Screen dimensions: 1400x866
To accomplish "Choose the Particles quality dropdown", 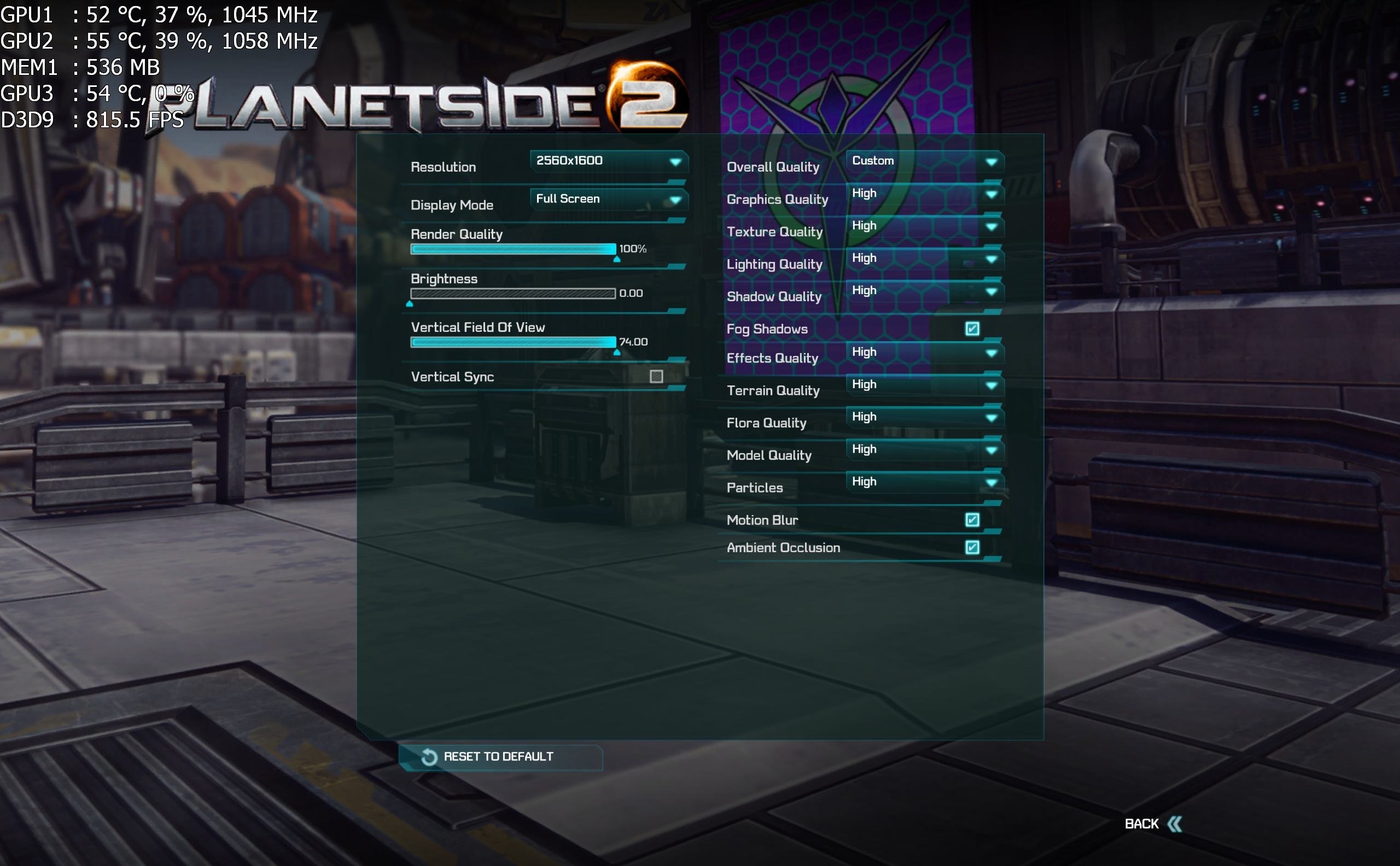I will (924, 482).
